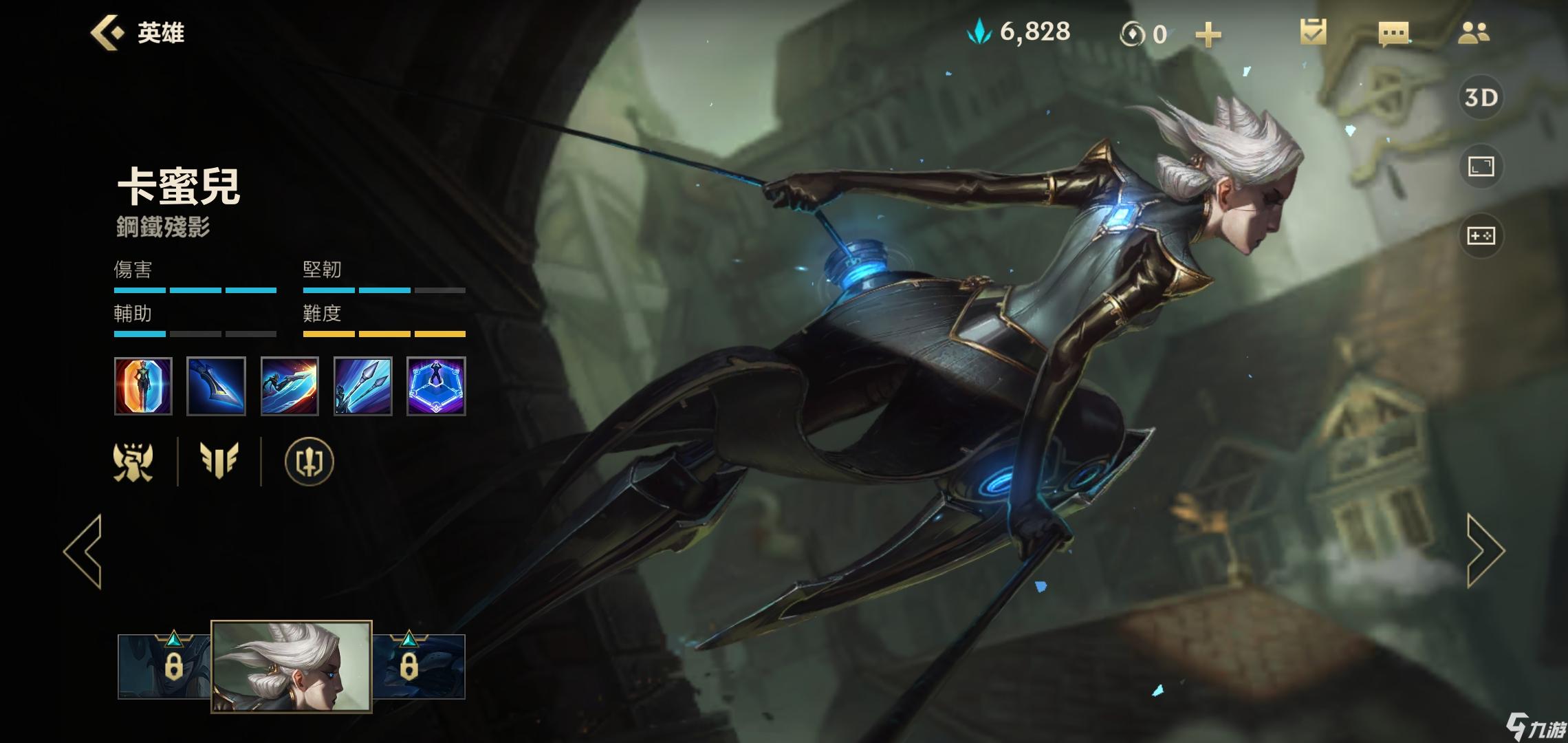The height and width of the screenshot is (743, 1568).
Task: Select the sweeping kick ability icon
Action: pyautogui.click(x=290, y=386)
